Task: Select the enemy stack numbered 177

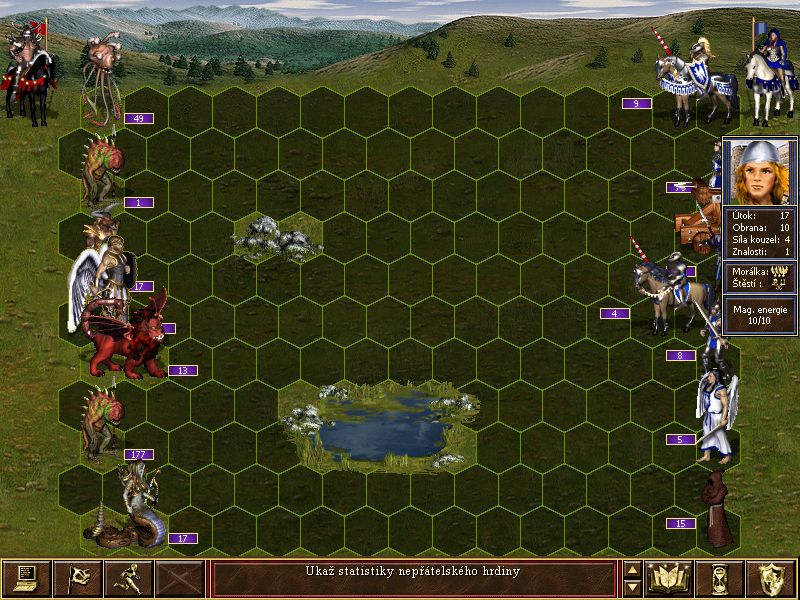Action: [103, 422]
